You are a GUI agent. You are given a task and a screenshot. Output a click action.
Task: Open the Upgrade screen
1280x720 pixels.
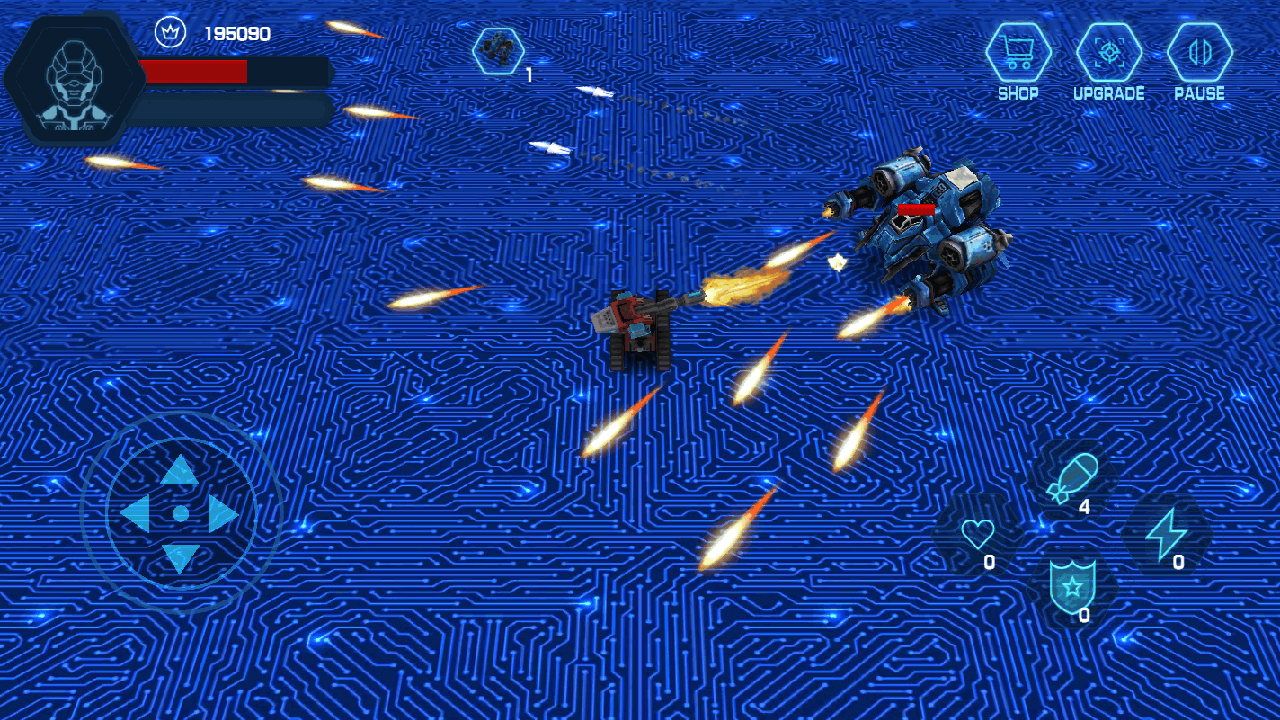tap(1108, 53)
